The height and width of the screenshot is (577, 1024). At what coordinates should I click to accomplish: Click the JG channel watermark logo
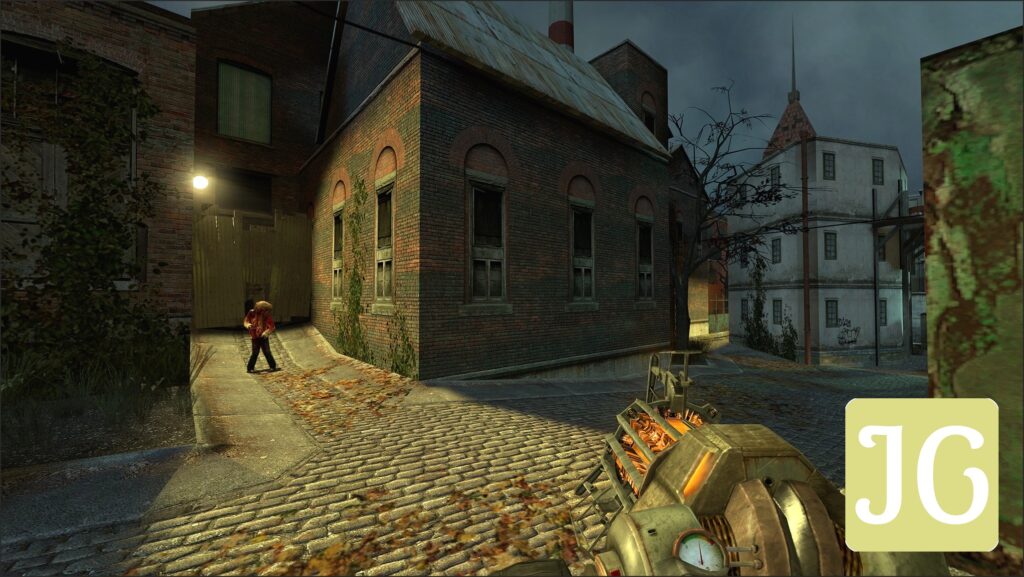[921, 474]
